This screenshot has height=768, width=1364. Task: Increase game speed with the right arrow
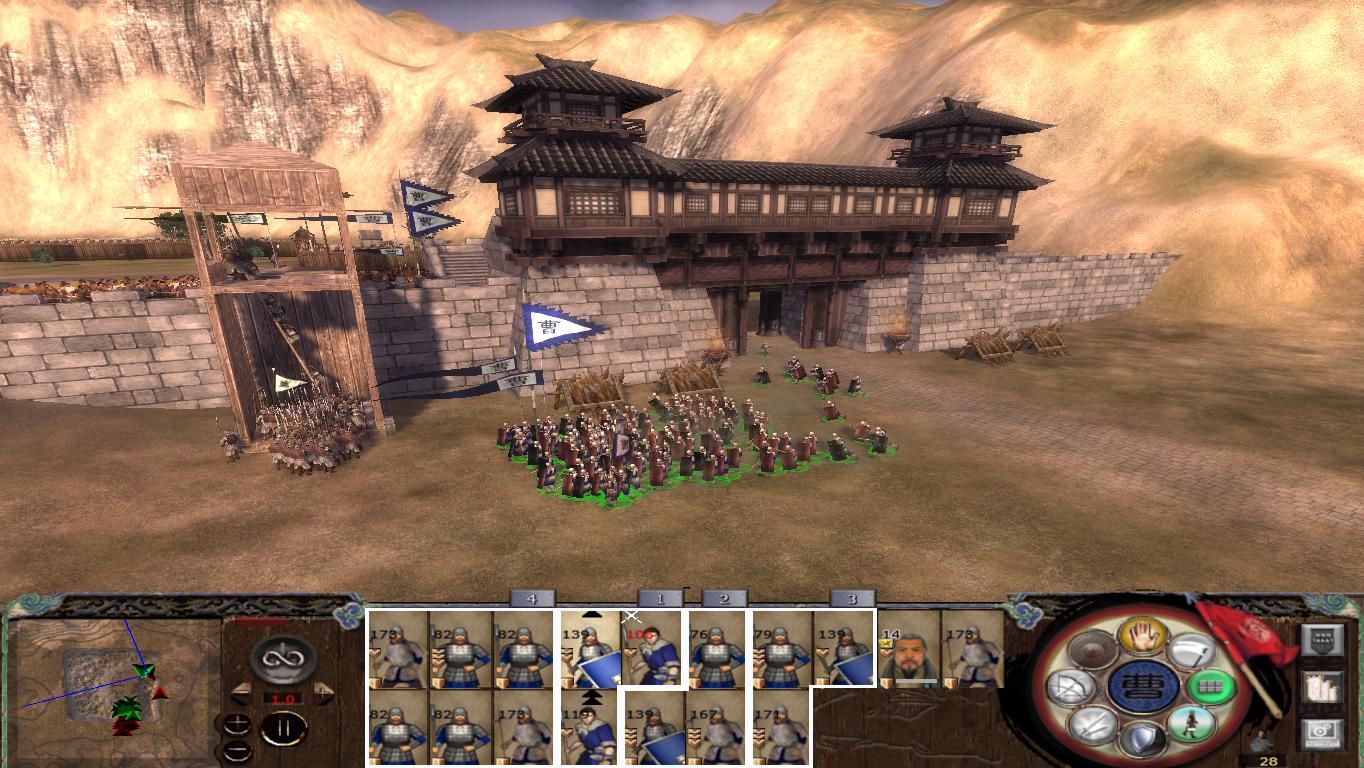322,692
